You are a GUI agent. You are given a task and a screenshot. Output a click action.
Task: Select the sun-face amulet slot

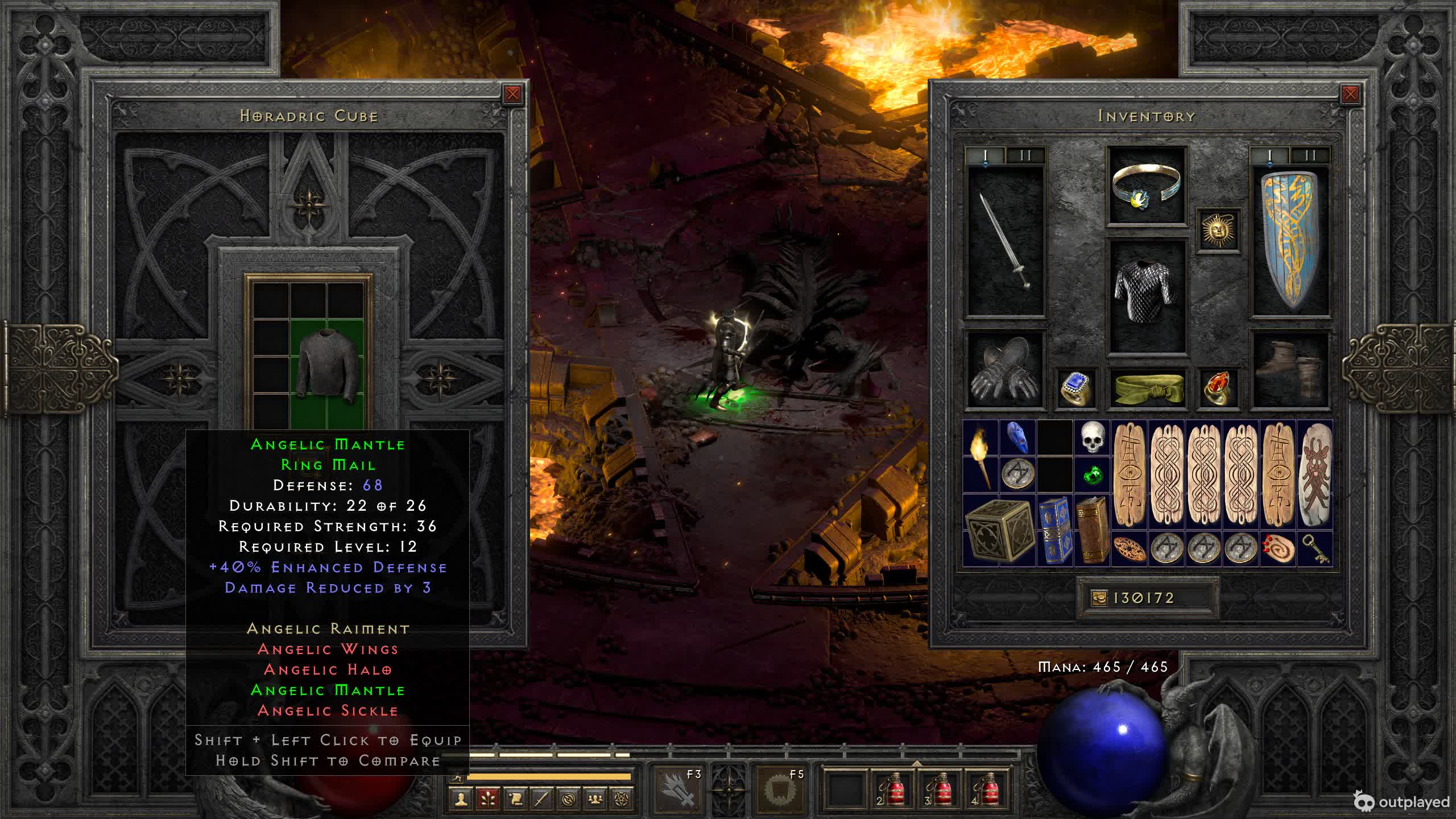tap(1218, 230)
